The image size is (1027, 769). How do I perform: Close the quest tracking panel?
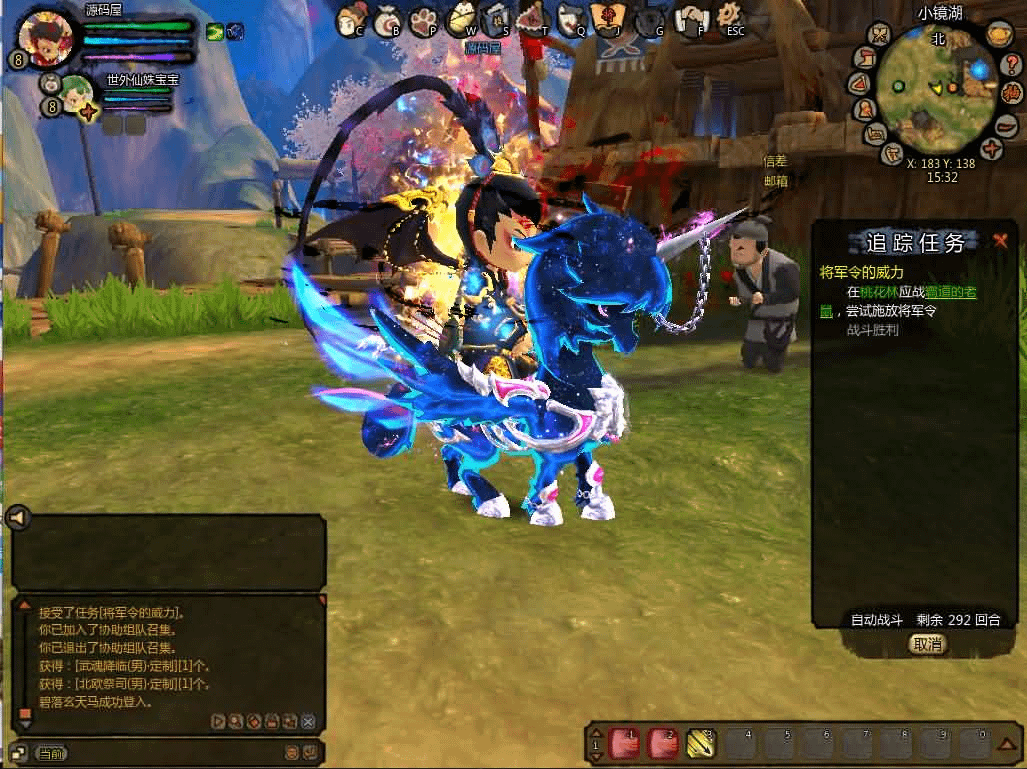(999, 241)
